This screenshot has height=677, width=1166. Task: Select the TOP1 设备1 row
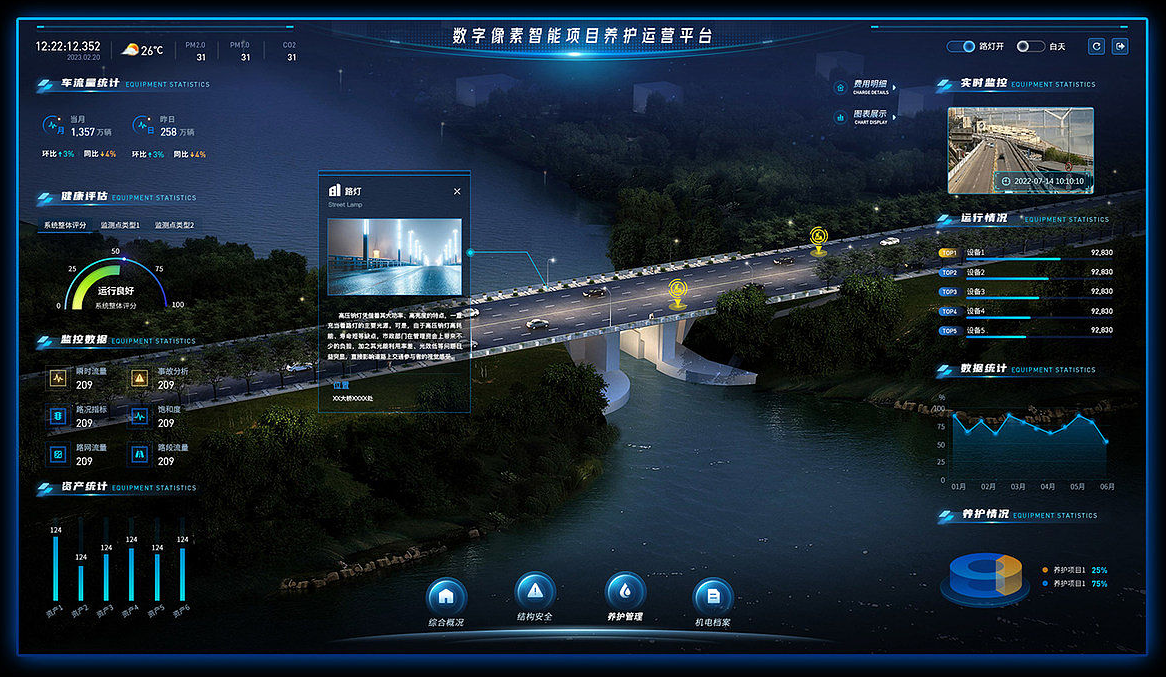pyautogui.click(x=1025, y=253)
